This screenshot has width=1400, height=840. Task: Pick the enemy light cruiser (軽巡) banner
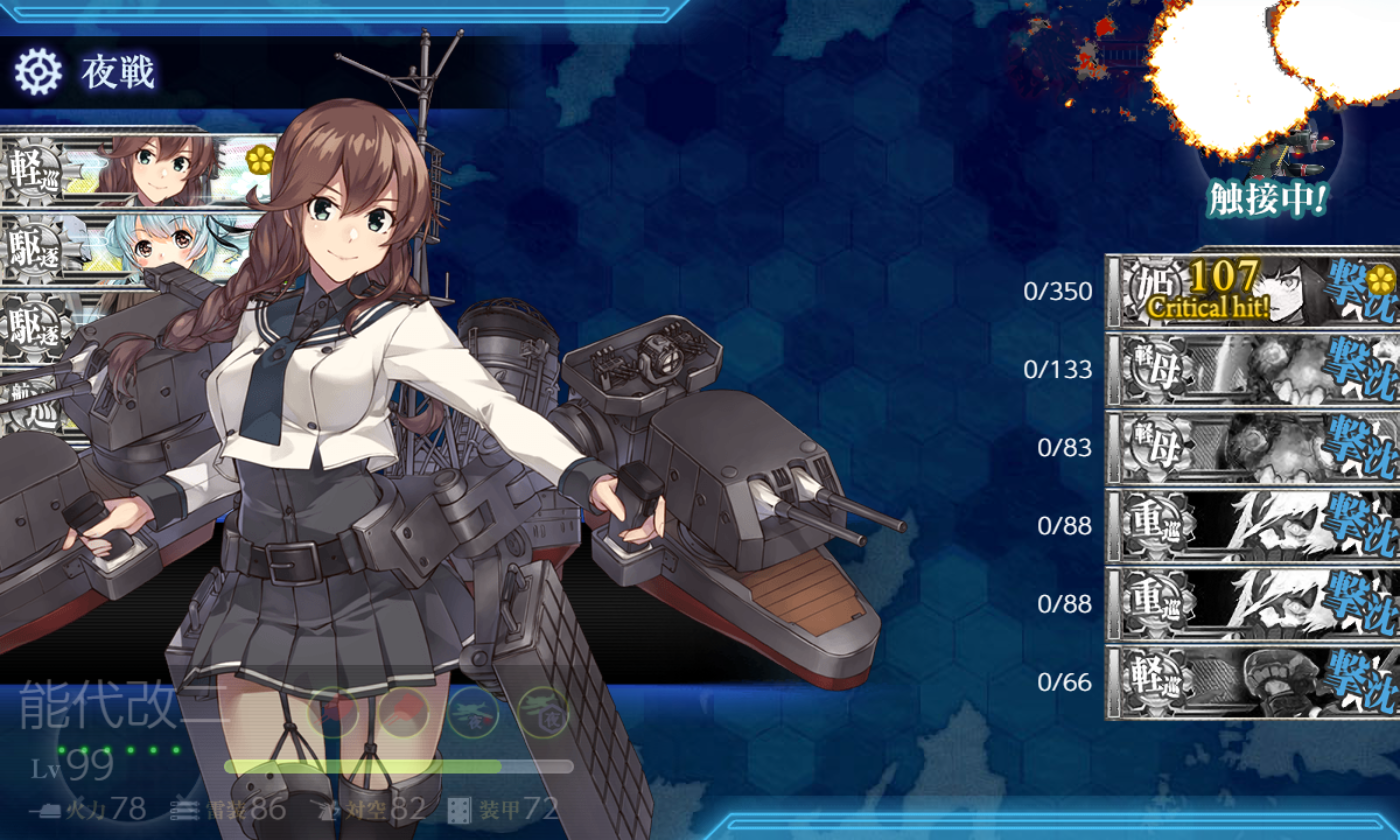(x=1252, y=683)
